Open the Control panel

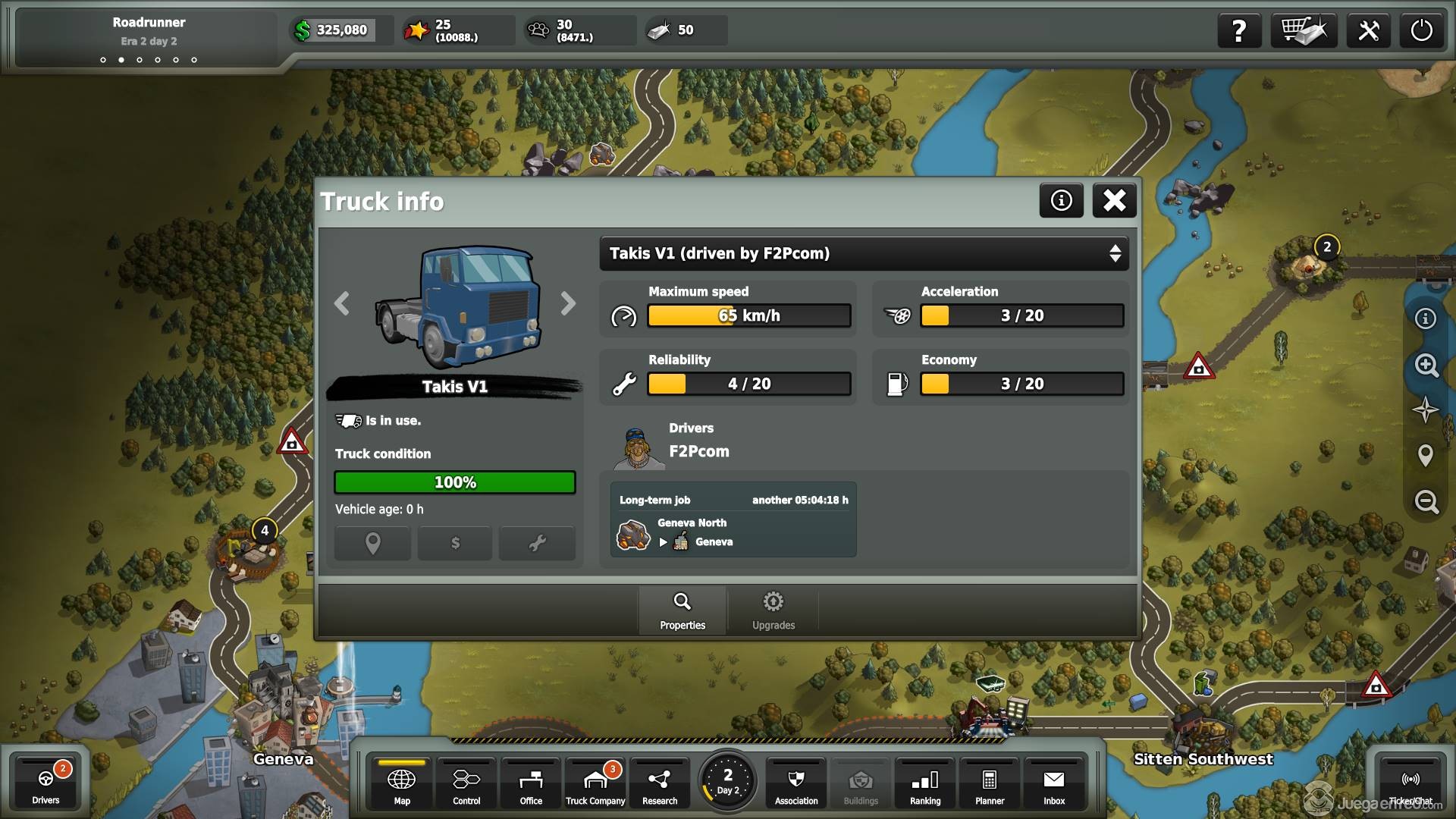466,785
